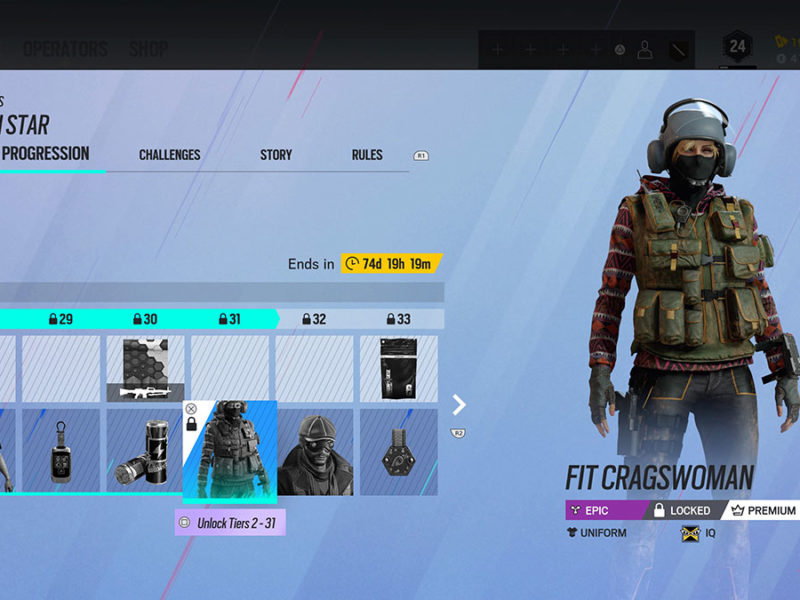Select the tier 33 hexagonal charm reward
Screen dimensions: 800x600
point(399,452)
